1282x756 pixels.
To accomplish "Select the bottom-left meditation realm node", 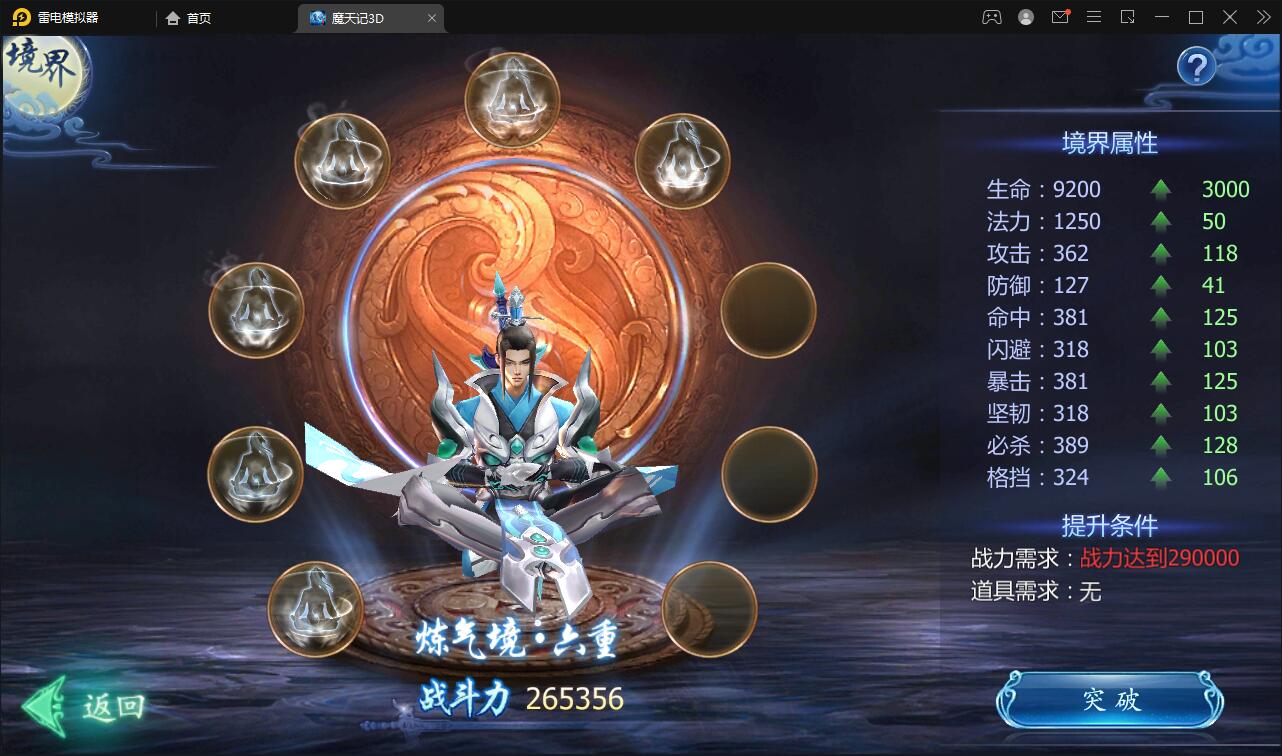I will (315, 610).
